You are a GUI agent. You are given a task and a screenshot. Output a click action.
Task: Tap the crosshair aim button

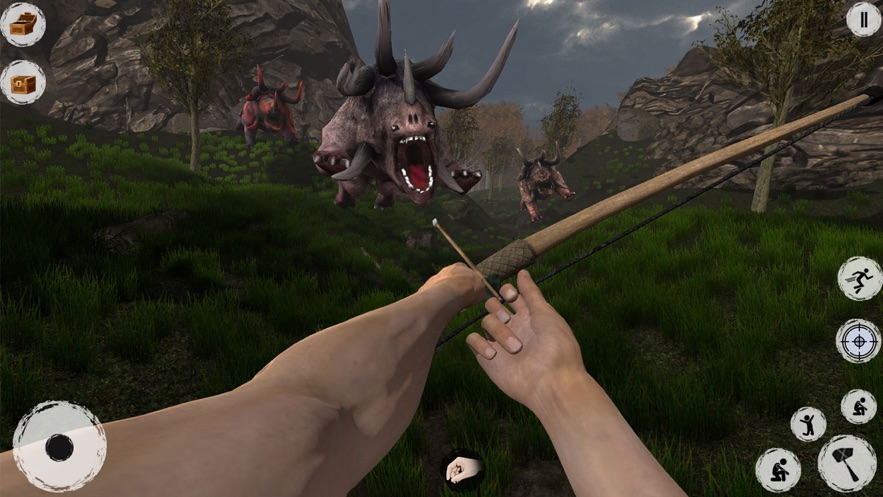coord(858,341)
